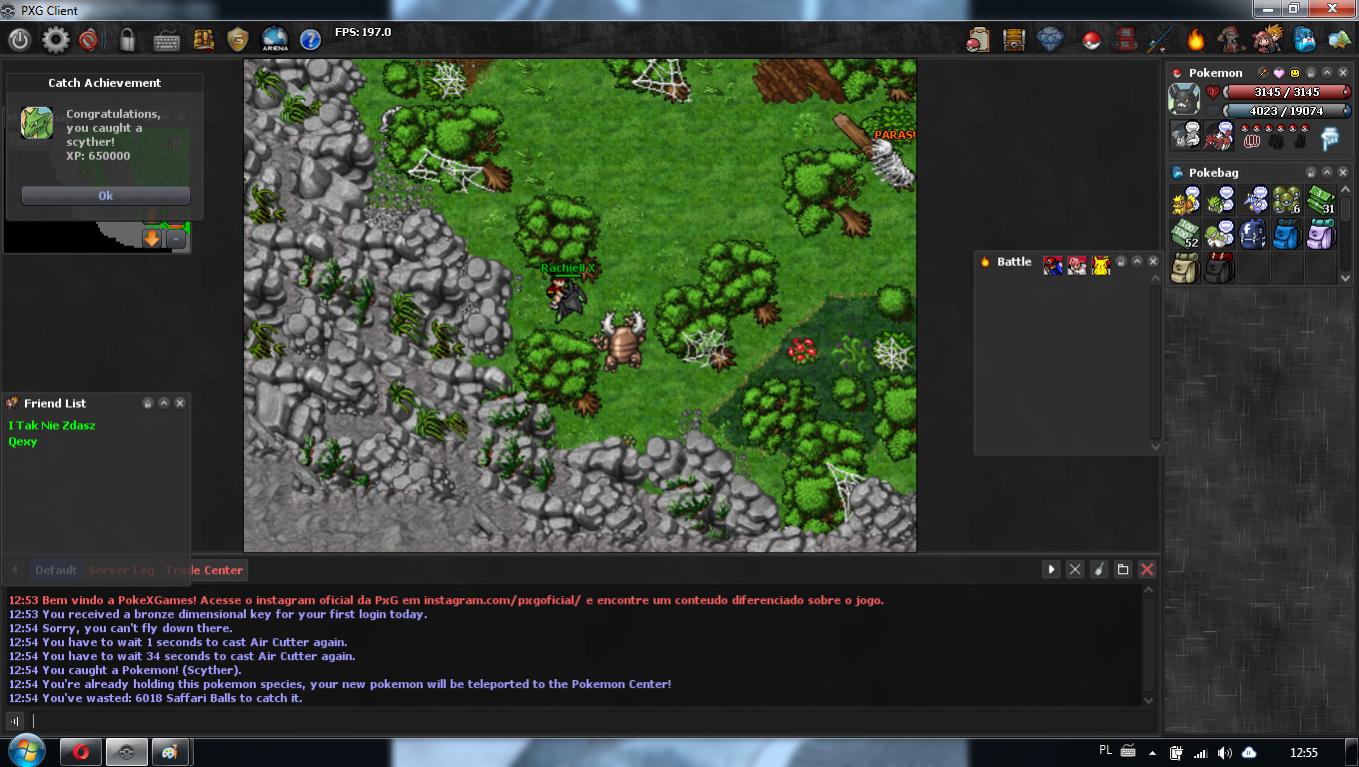Viewport: 1359px width, 767px height.
Task: Open the diamond shop icon
Action: 1050,40
